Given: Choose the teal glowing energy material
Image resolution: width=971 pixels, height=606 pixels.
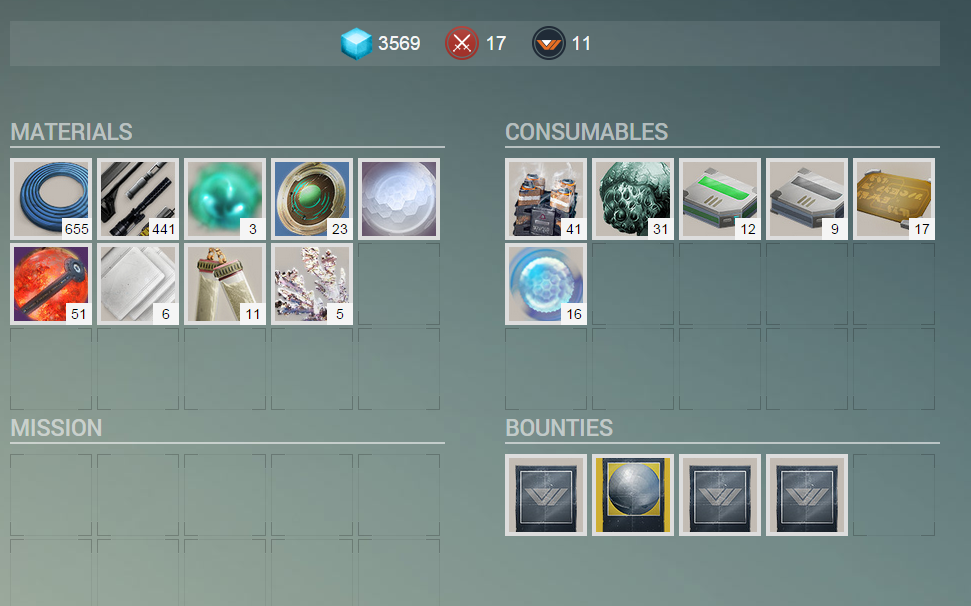Looking at the screenshot, I should [x=225, y=198].
